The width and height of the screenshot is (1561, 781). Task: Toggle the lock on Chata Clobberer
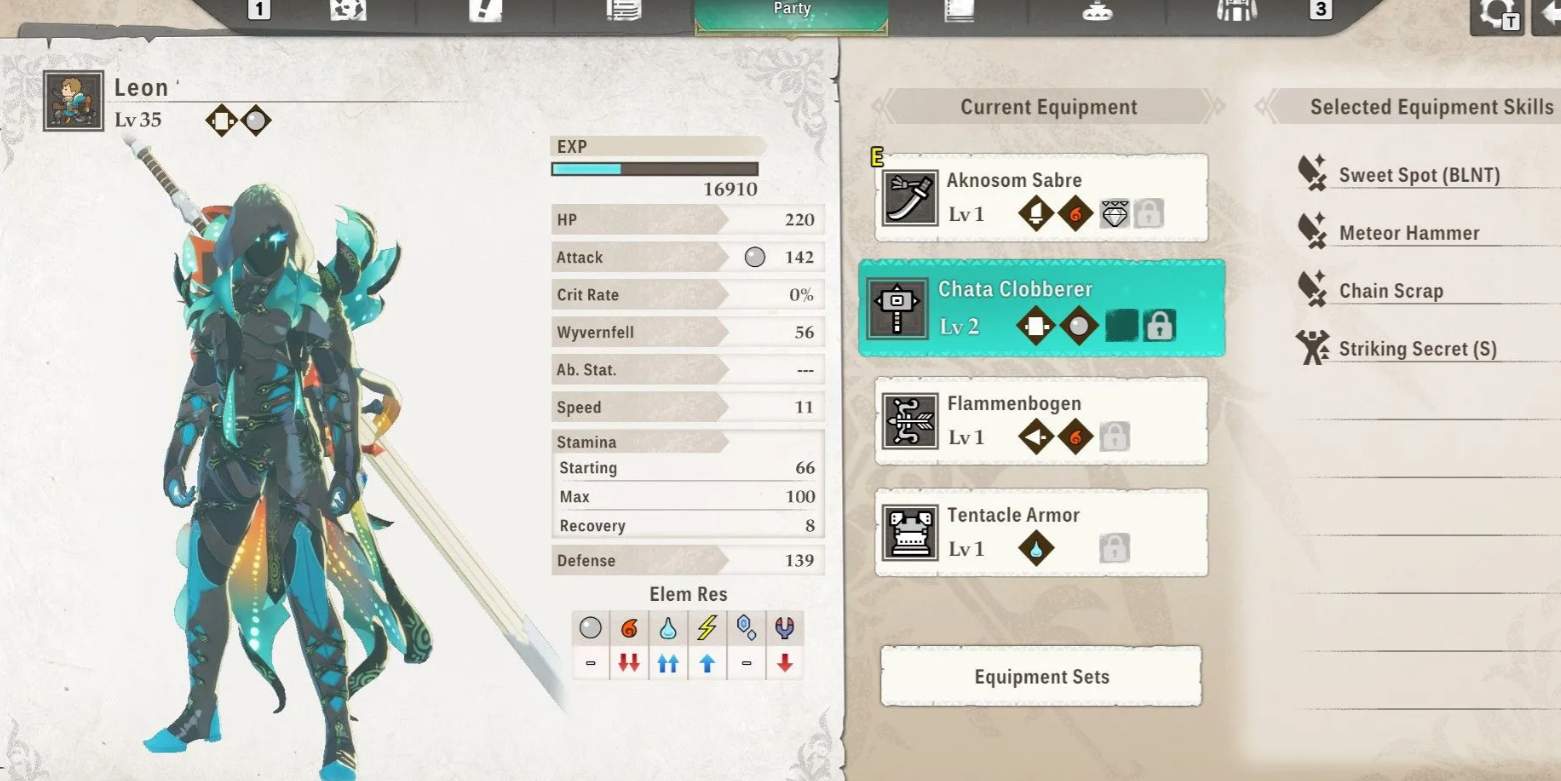1159,326
